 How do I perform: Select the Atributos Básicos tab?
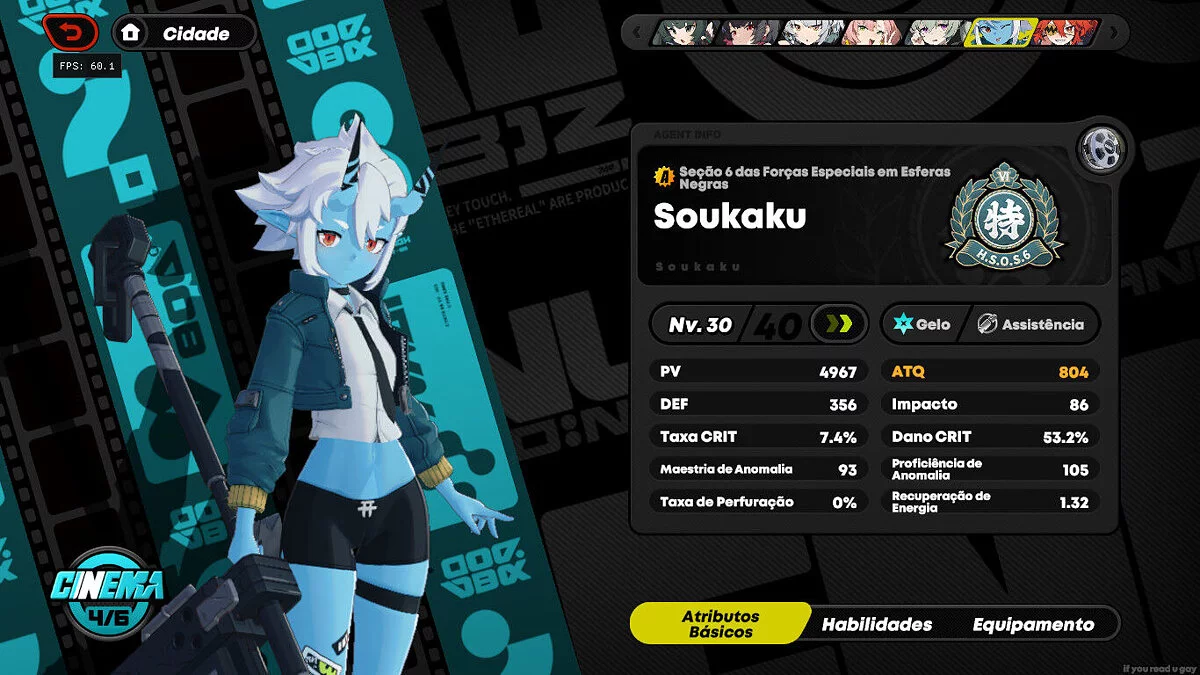[720, 624]
